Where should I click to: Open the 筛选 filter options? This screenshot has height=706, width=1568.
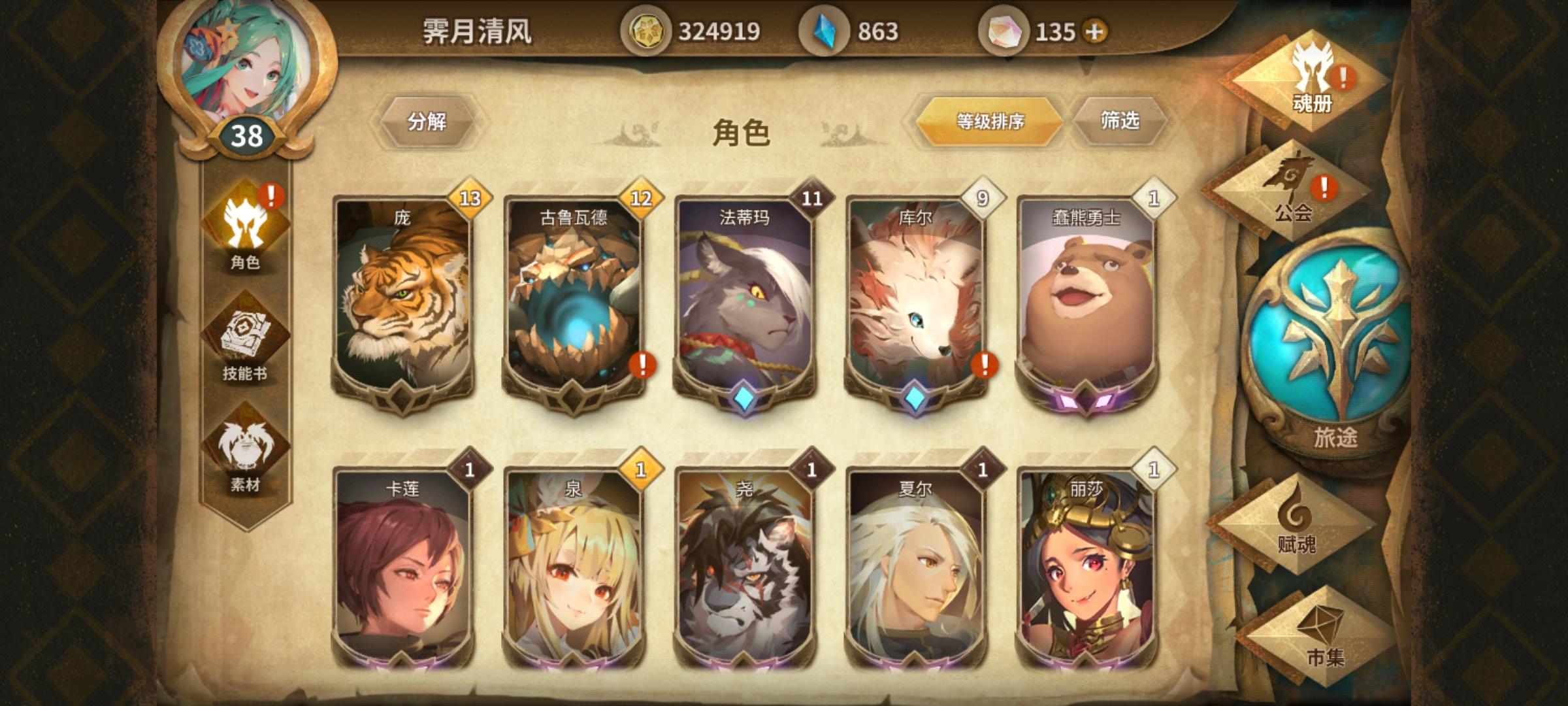(1119, 123)
